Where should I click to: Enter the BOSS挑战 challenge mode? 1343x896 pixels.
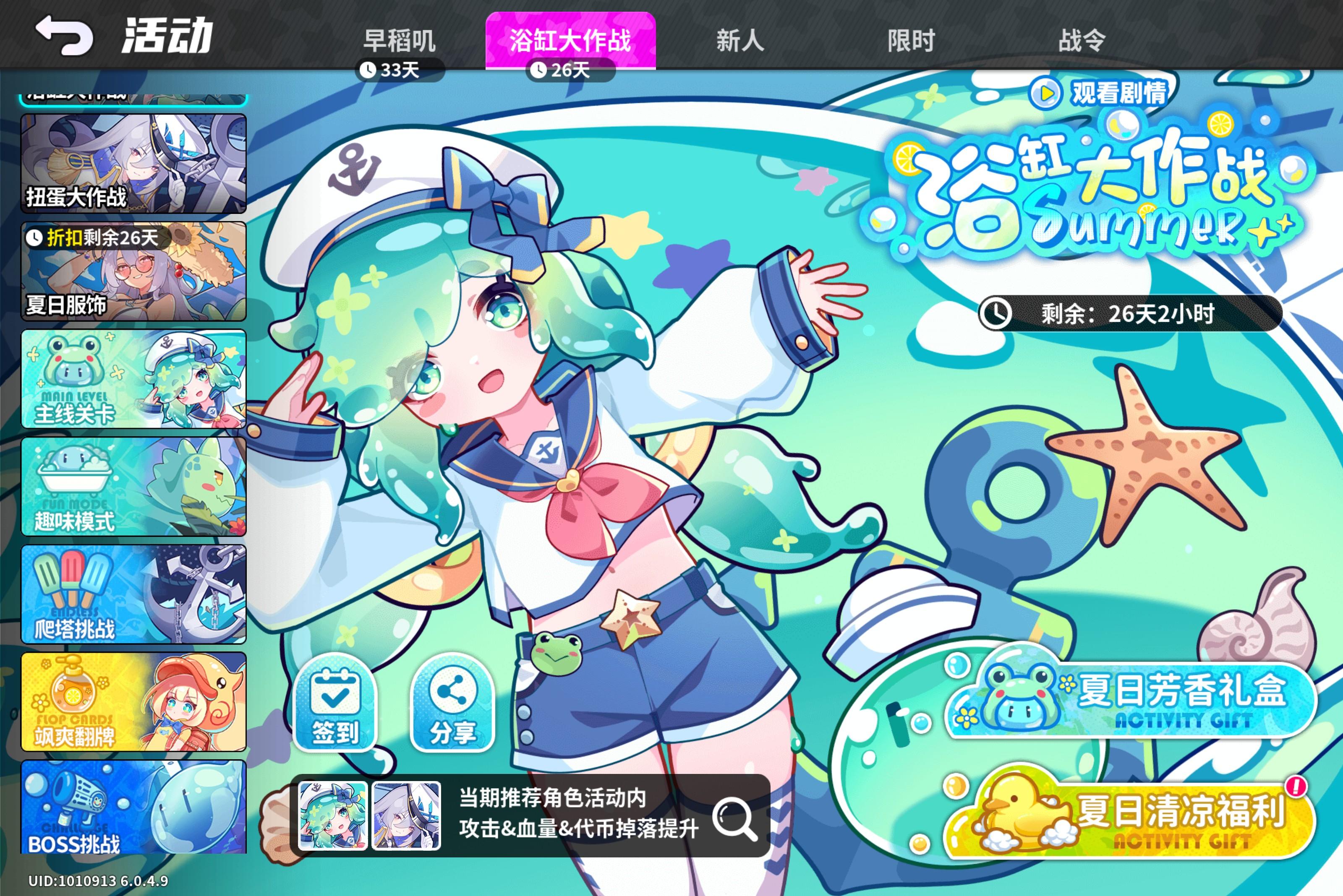click(133, 811)
